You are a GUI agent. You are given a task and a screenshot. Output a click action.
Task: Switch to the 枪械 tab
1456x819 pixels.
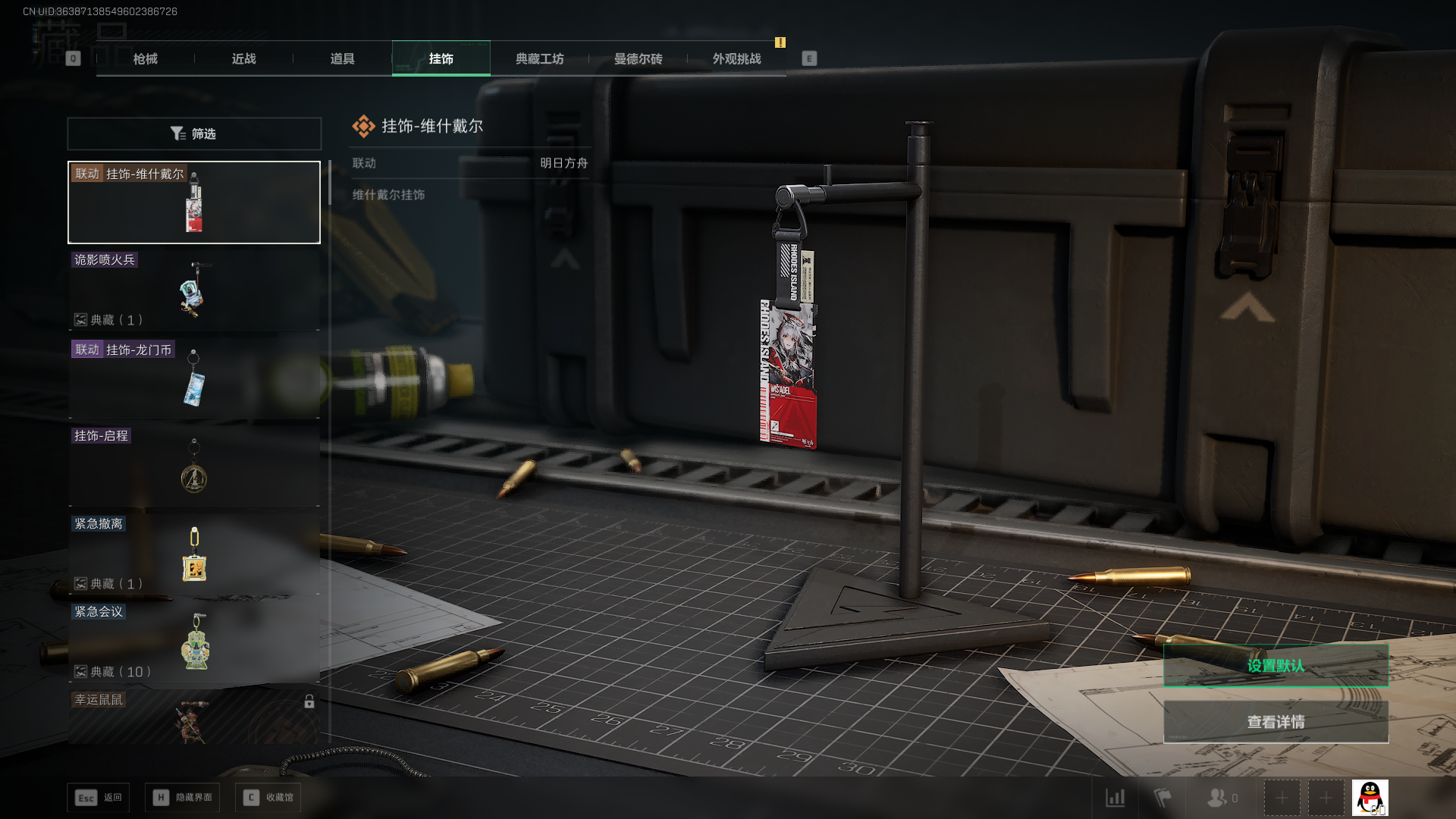coord(145,59)
